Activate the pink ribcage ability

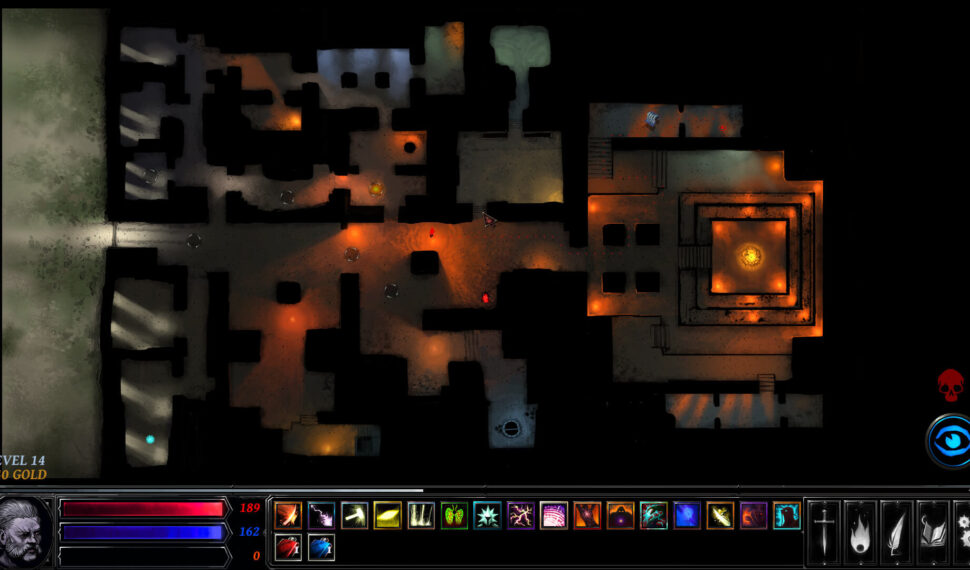(554, 515)
